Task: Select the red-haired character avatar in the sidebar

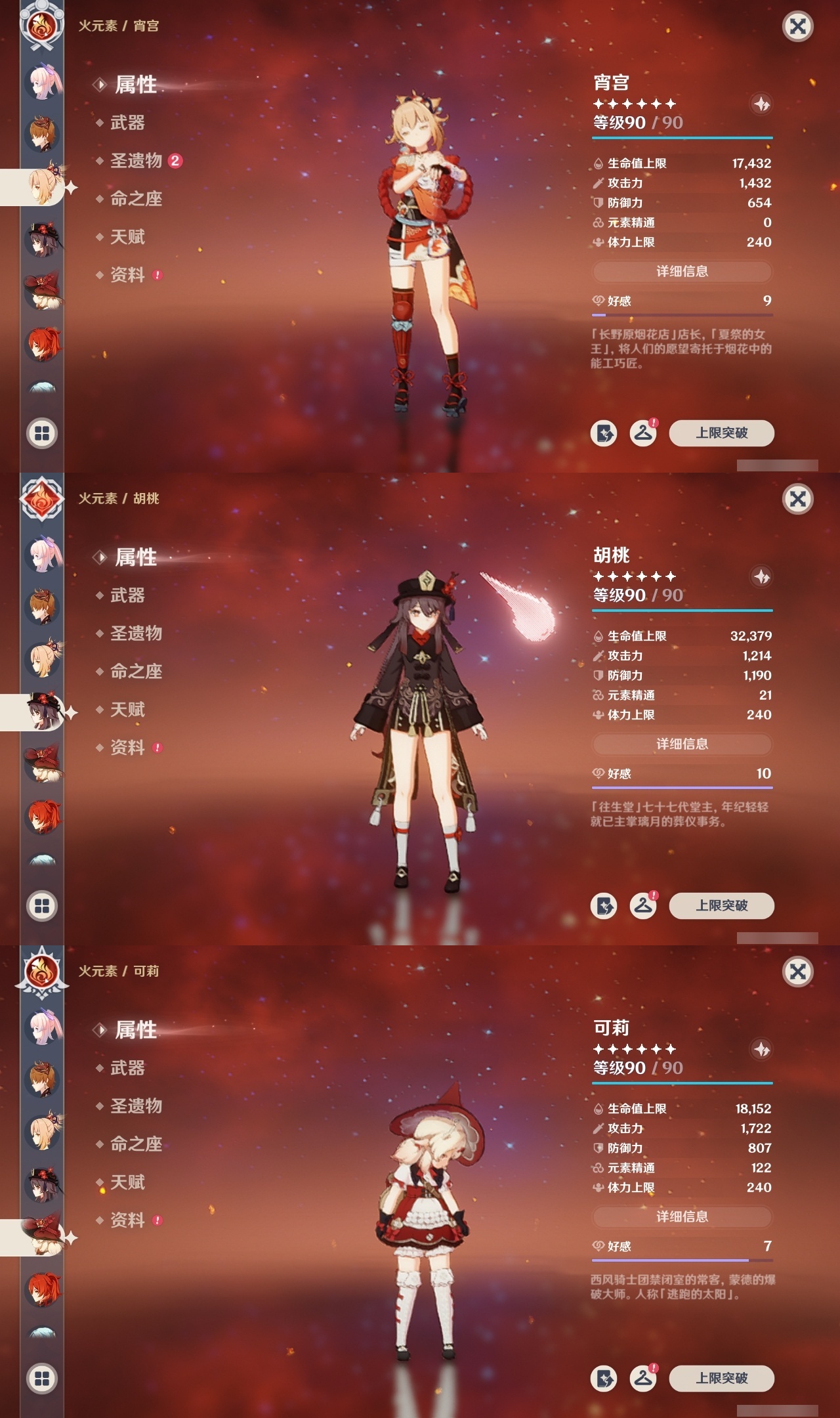Action: [x=41, y=341]
